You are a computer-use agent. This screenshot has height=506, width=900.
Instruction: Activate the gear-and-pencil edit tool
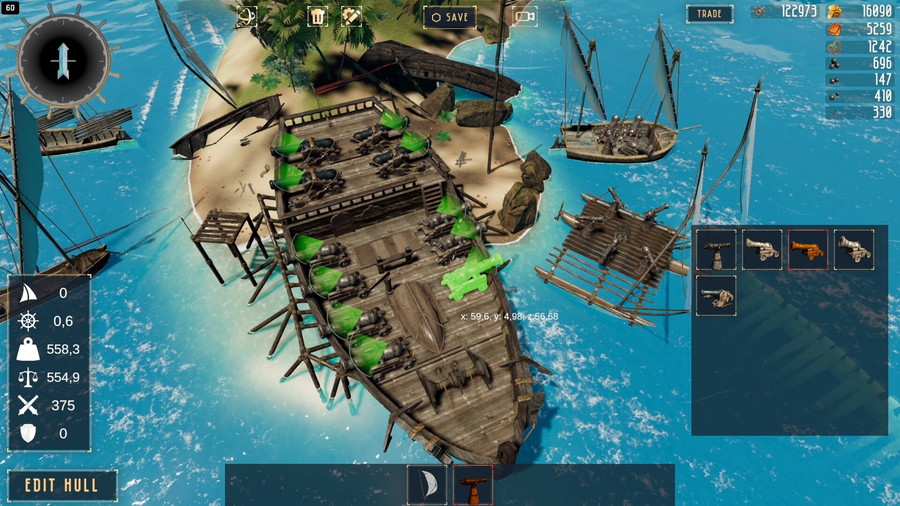351,16
